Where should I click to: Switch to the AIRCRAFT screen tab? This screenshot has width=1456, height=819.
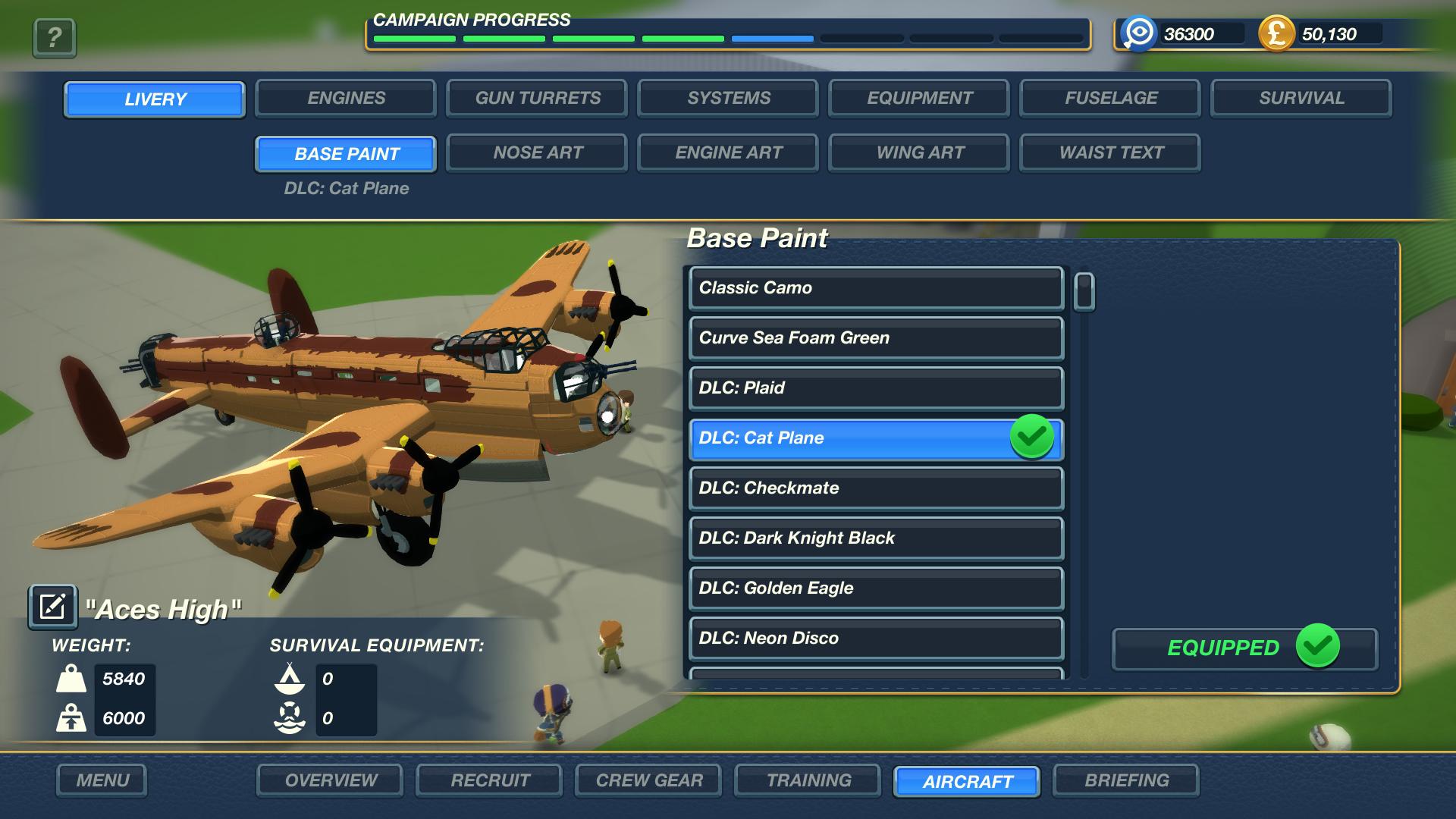(966, 780)
